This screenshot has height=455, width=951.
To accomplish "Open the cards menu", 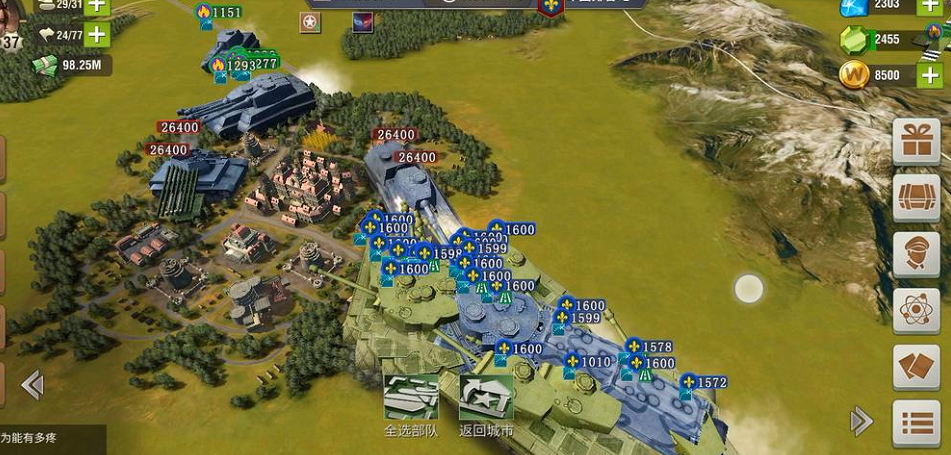I will [x=916, y=368].
